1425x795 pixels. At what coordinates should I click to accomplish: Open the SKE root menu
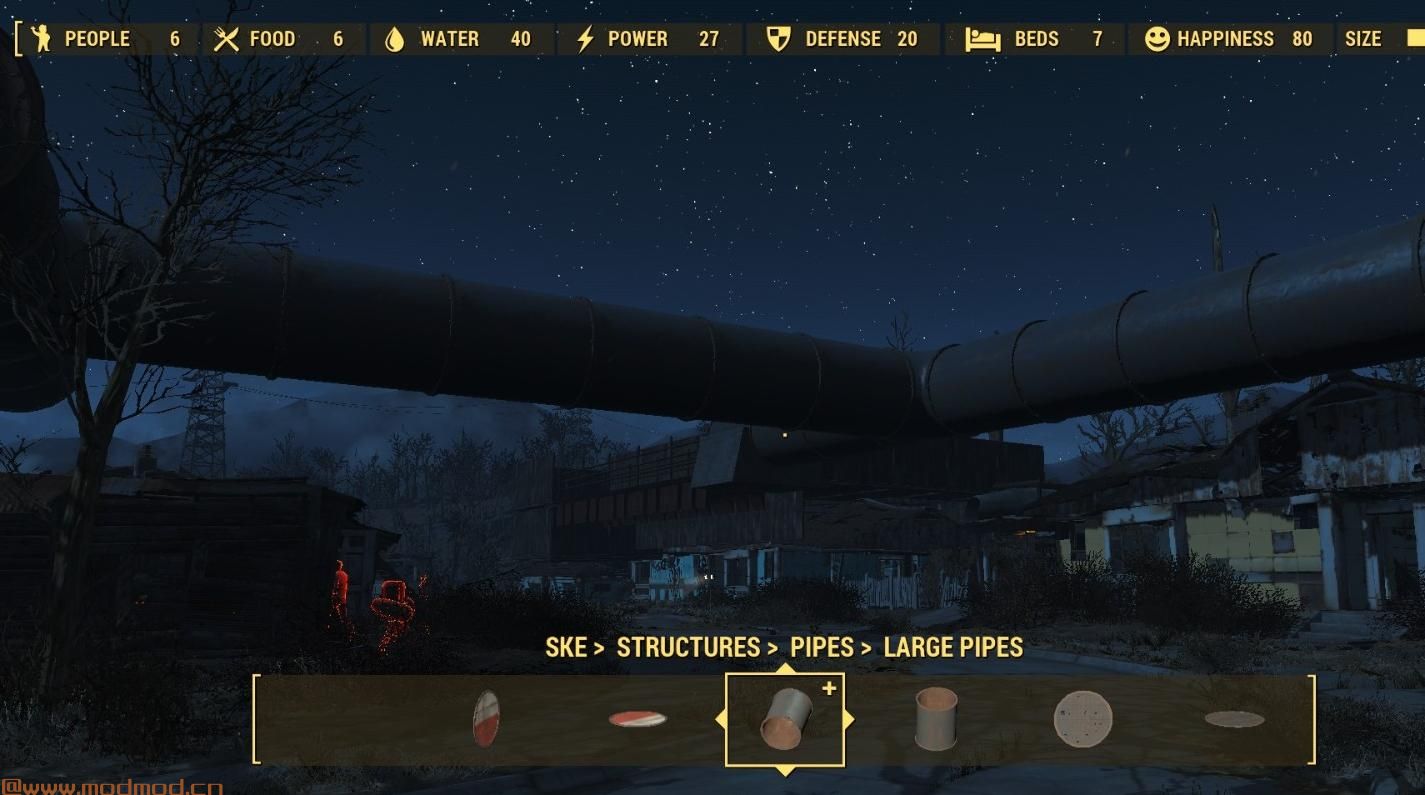pyautogui.click(x=567, y=647)
